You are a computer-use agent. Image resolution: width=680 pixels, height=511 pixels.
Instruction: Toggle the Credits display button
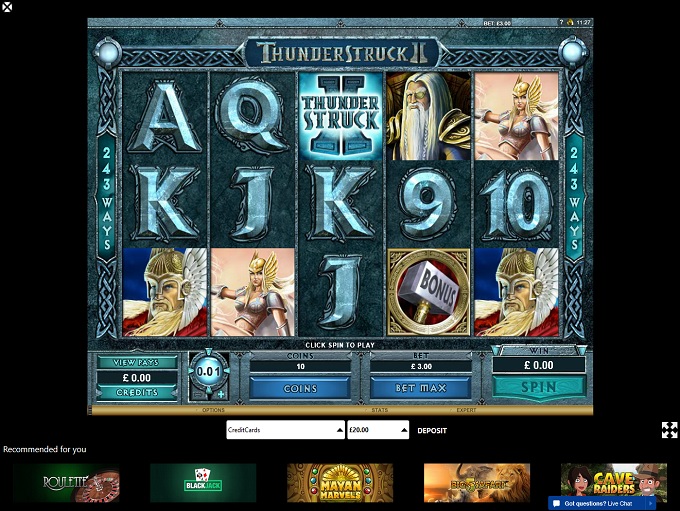click(x=136, y=392)
